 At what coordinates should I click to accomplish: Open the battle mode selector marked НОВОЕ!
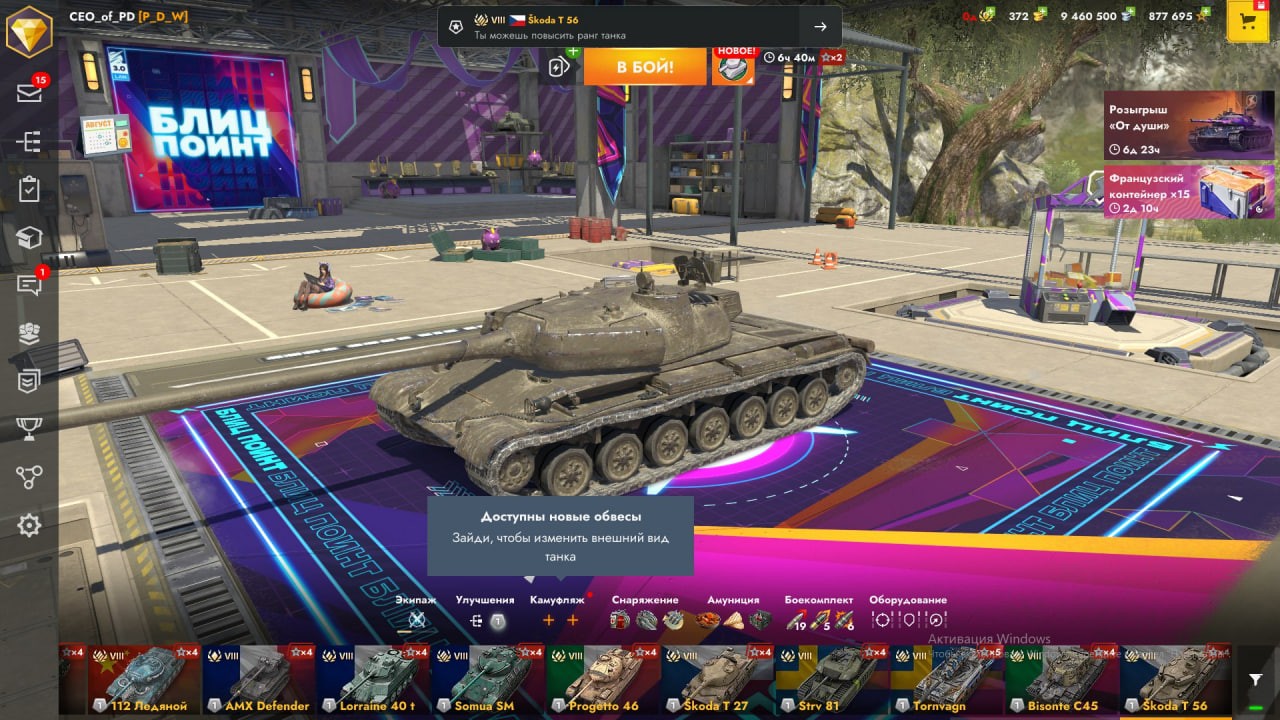(733, 66)
